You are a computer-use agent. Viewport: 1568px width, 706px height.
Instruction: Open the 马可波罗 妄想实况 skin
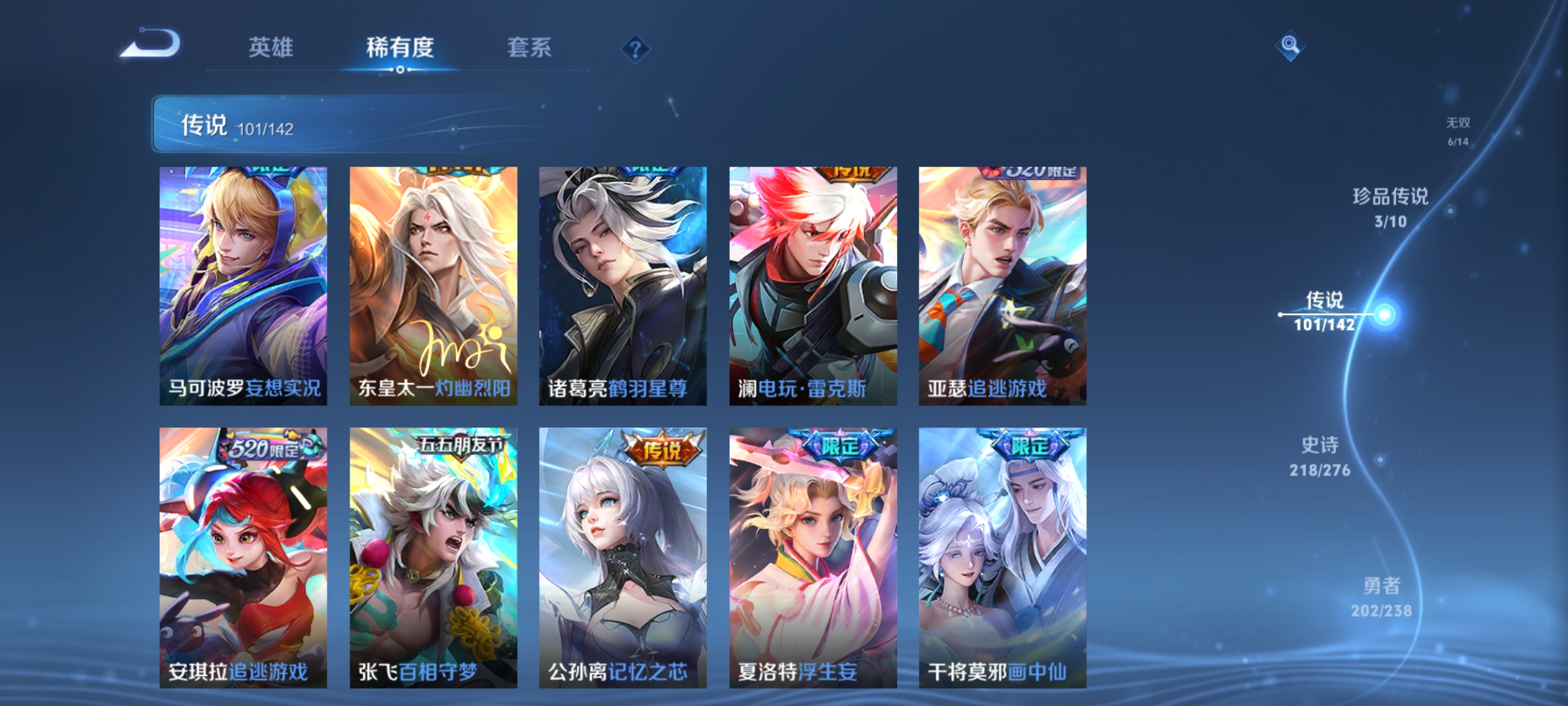[x=242, y=284]
